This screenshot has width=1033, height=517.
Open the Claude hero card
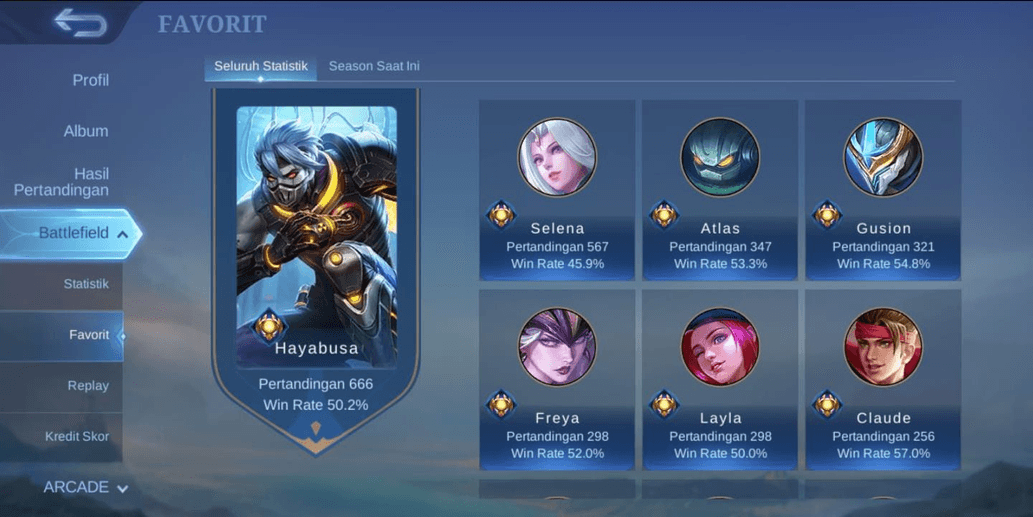point(883,380)
